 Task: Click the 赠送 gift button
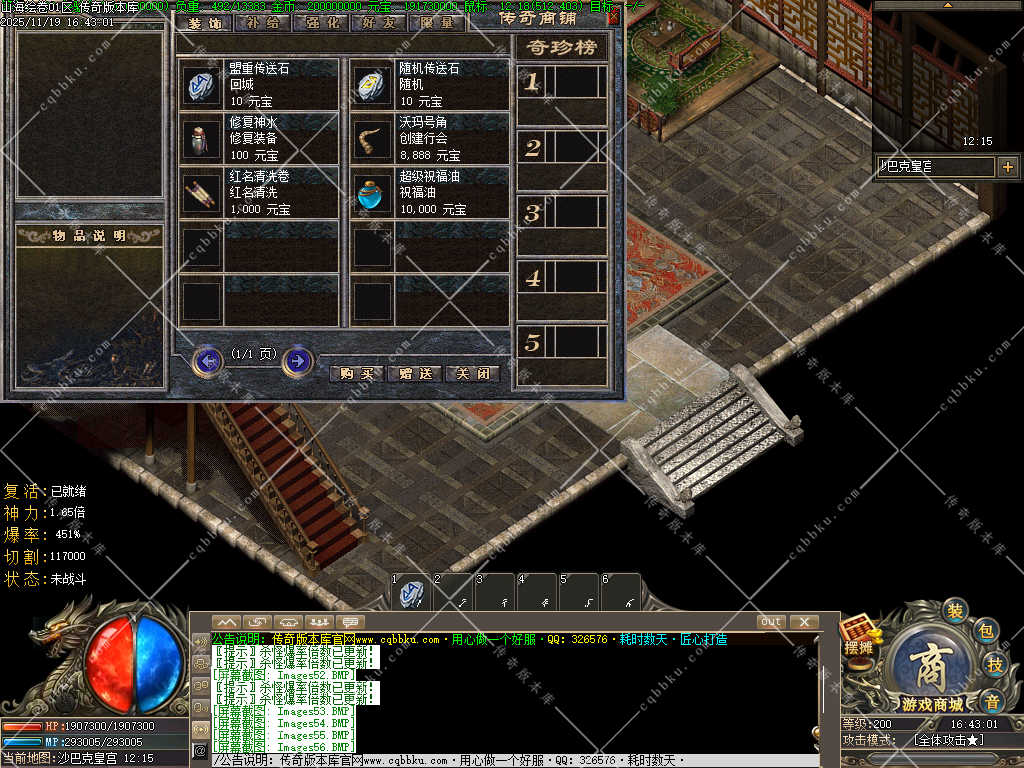coord(415,374)
